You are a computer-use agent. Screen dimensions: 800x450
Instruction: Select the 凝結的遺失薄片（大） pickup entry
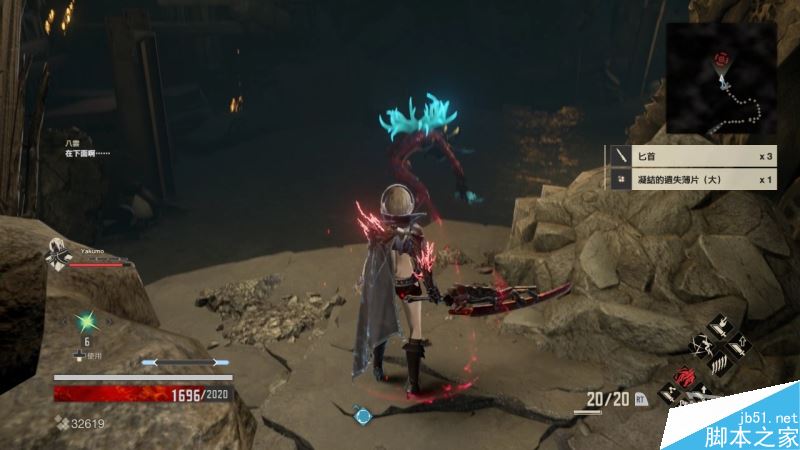coord(692,180)
